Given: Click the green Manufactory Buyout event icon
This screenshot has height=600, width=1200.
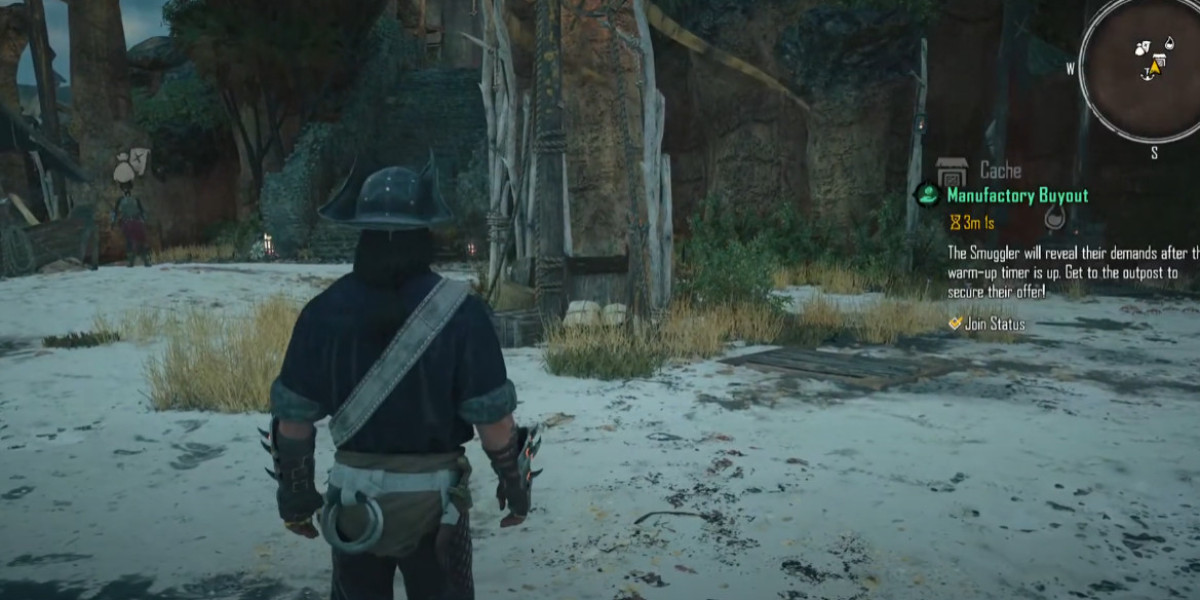Looking at the screenshot, I should pos(927,195).
